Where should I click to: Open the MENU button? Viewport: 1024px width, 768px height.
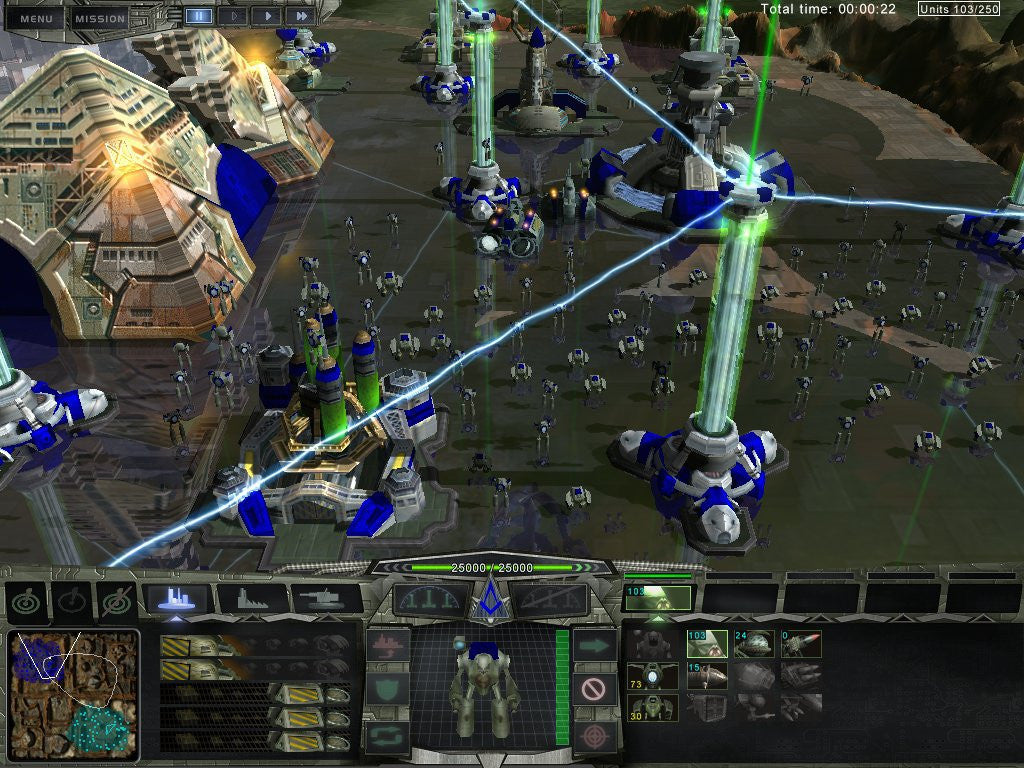(36, 18)
